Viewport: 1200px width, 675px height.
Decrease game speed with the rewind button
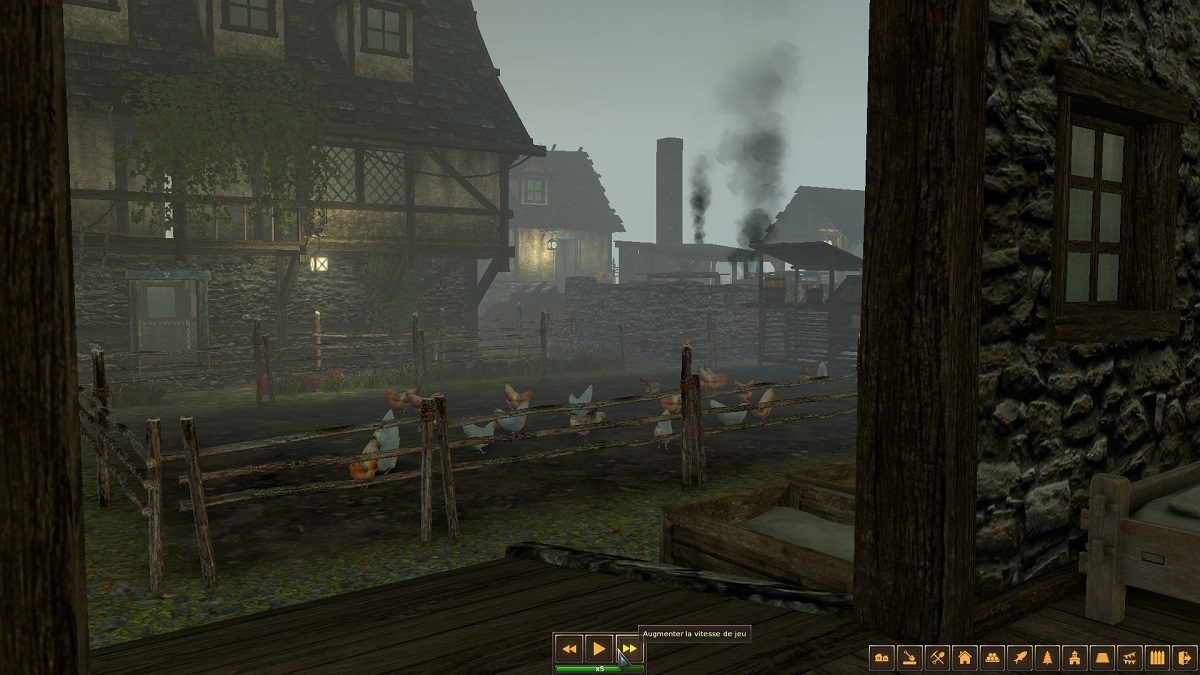pyautogui.click(x=569, y=648)
